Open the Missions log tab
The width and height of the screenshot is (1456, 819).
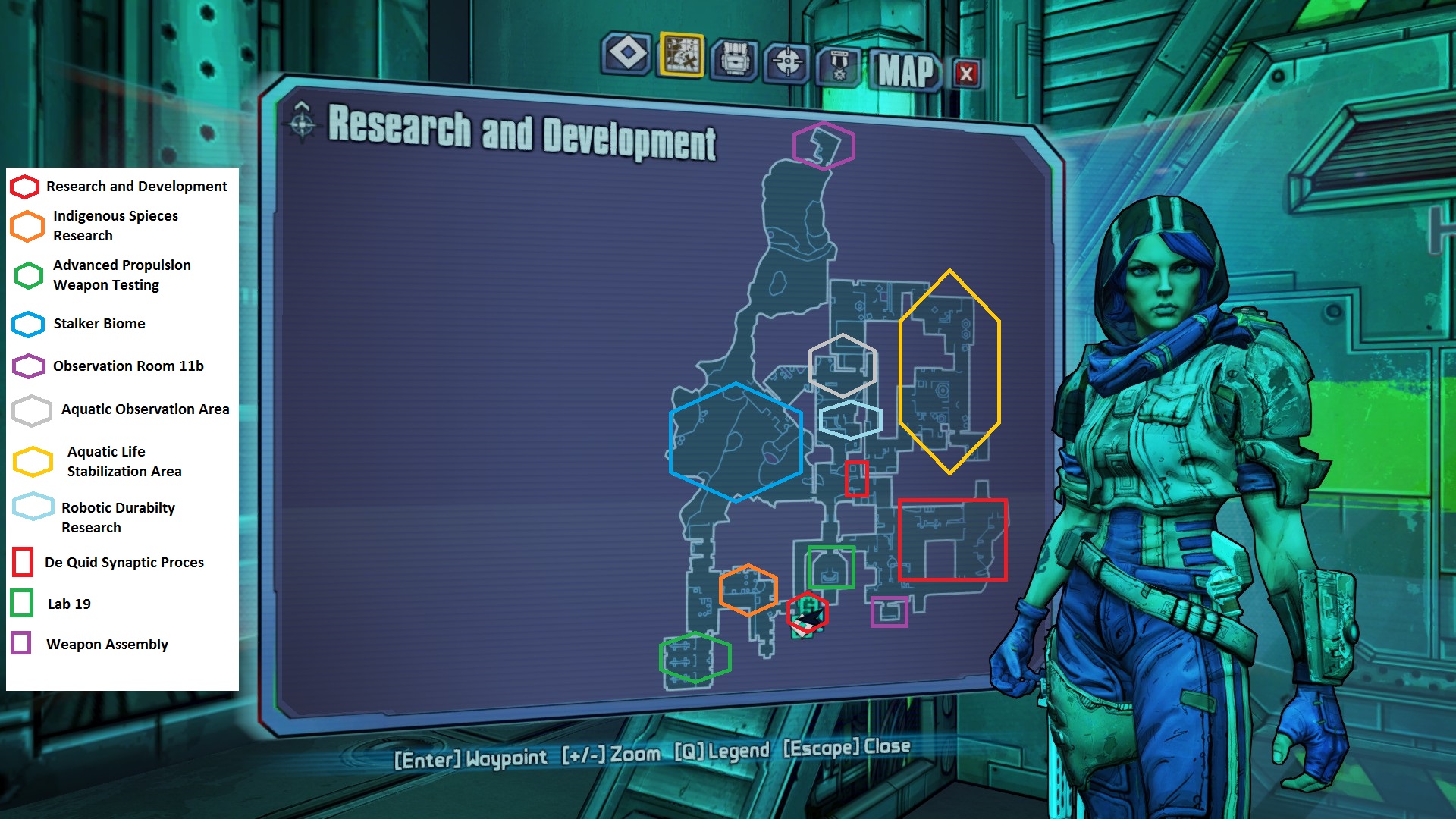[627, 54]
